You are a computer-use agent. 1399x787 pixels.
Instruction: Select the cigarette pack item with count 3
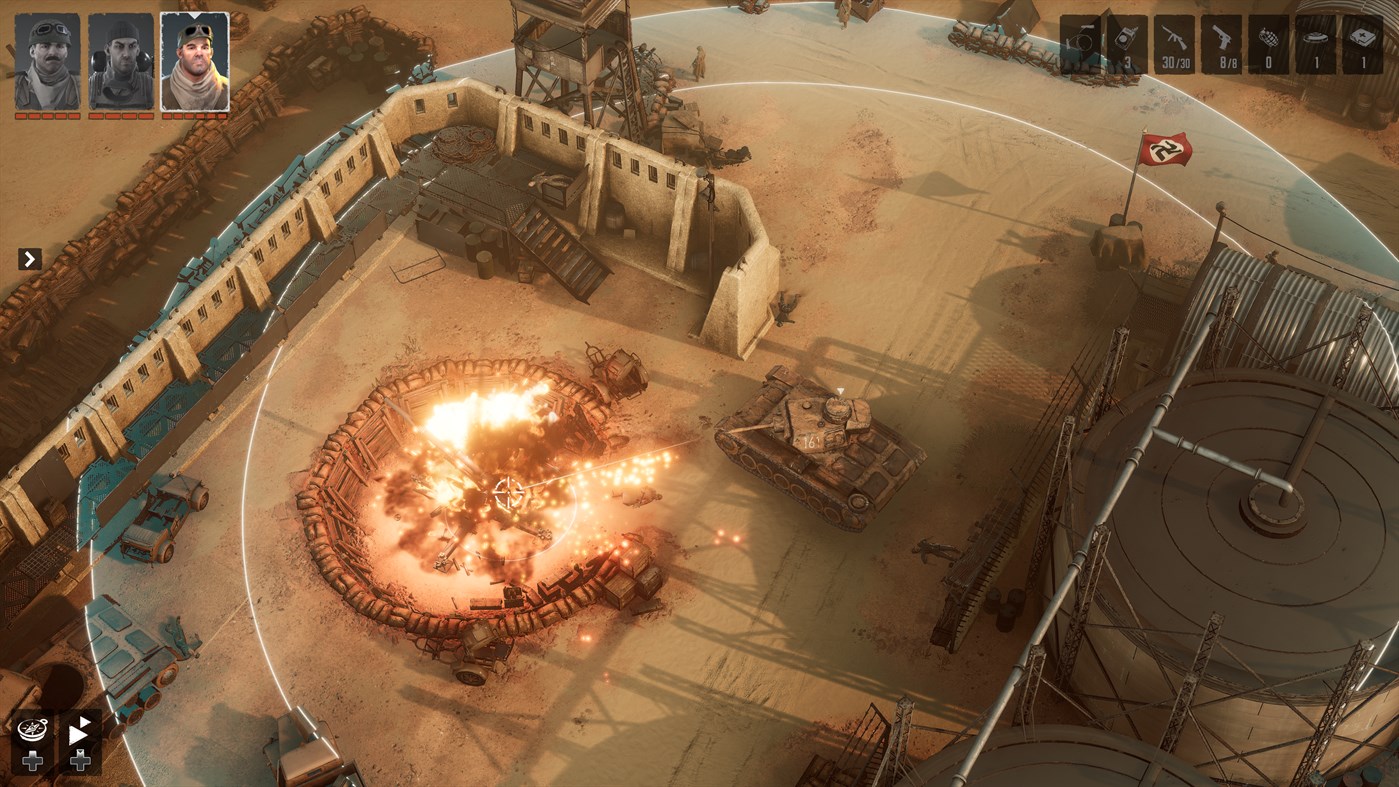[x=1127, y=42]
